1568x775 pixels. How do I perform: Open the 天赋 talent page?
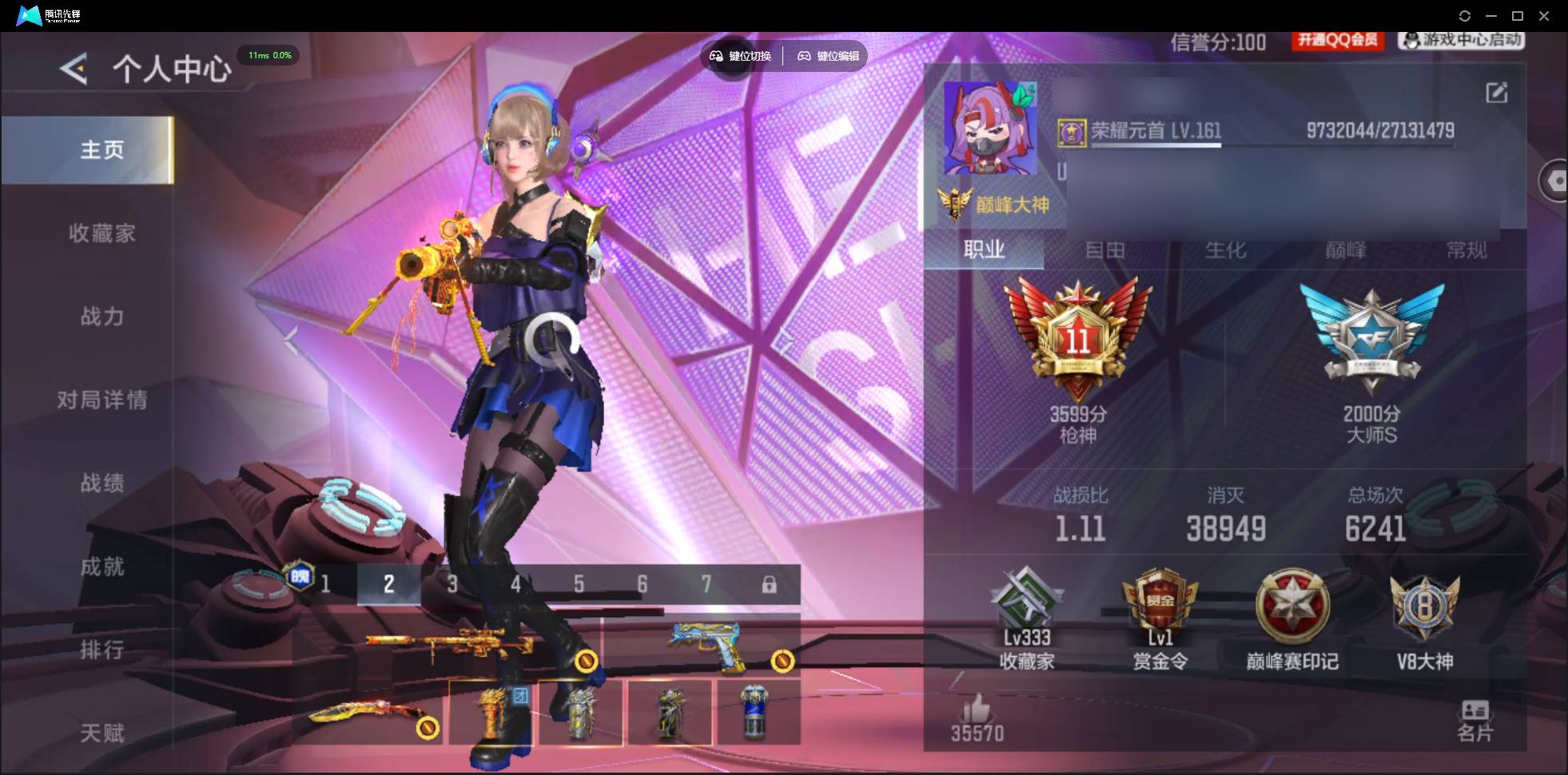click(102, 733)
